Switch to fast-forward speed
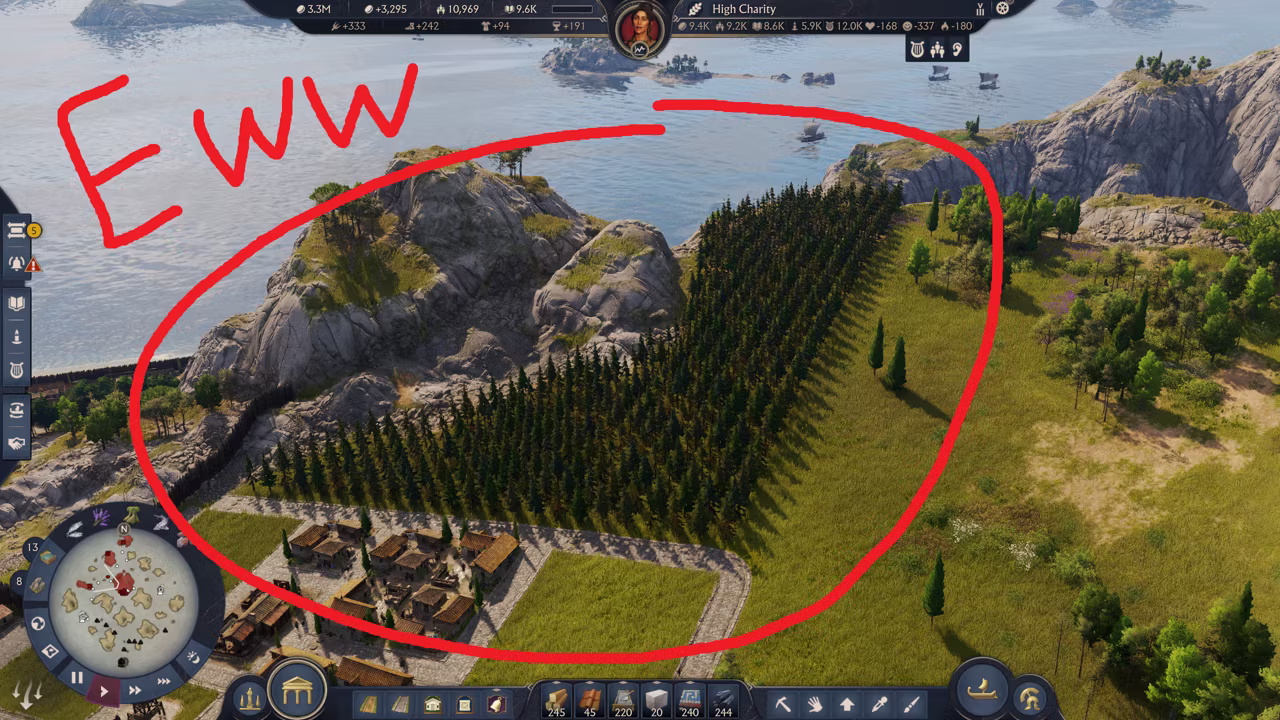The height and width of the screenshot is (720, 1280). pos(134,690)
